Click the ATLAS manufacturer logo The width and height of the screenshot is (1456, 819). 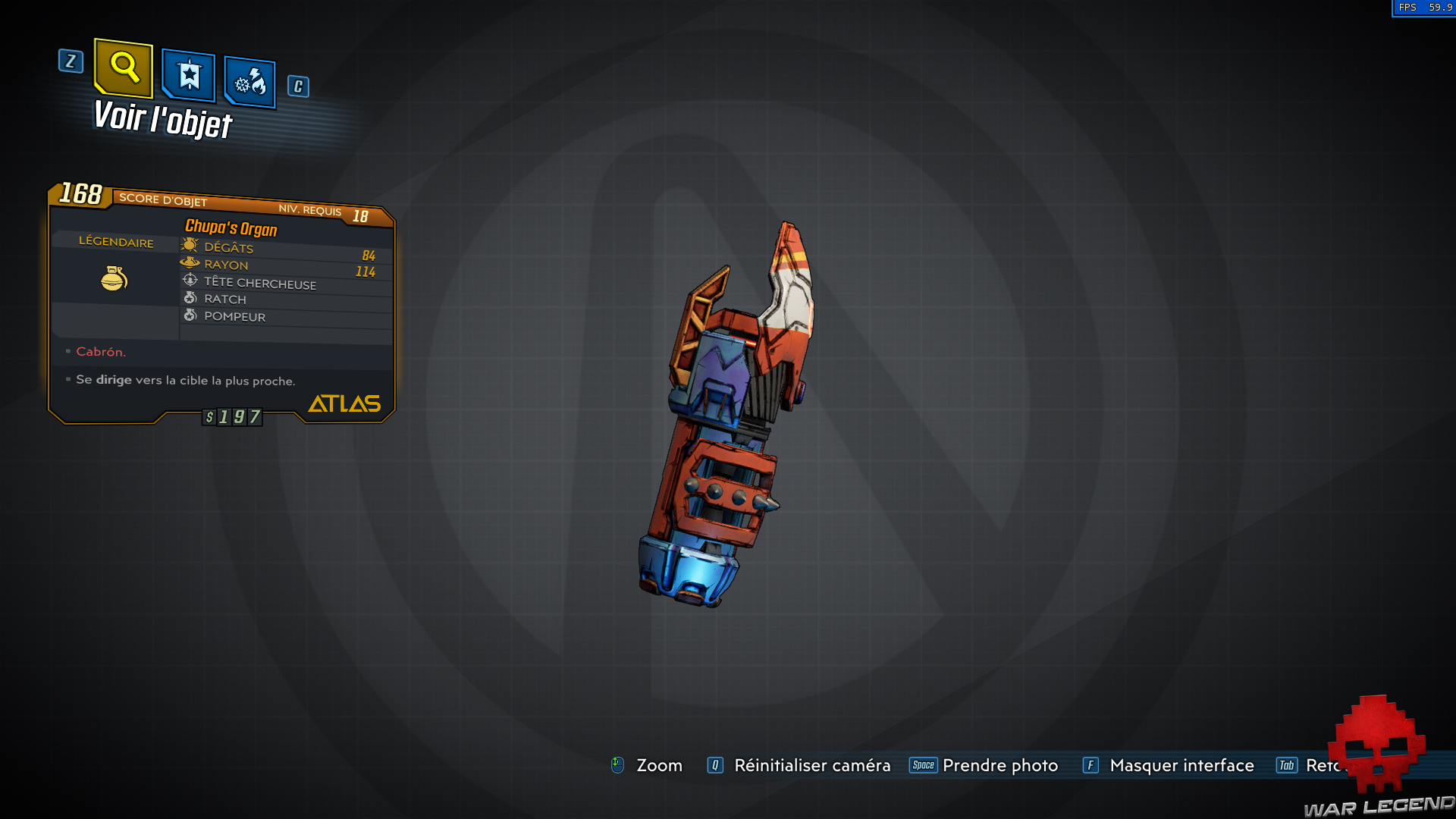click(344, 403)
